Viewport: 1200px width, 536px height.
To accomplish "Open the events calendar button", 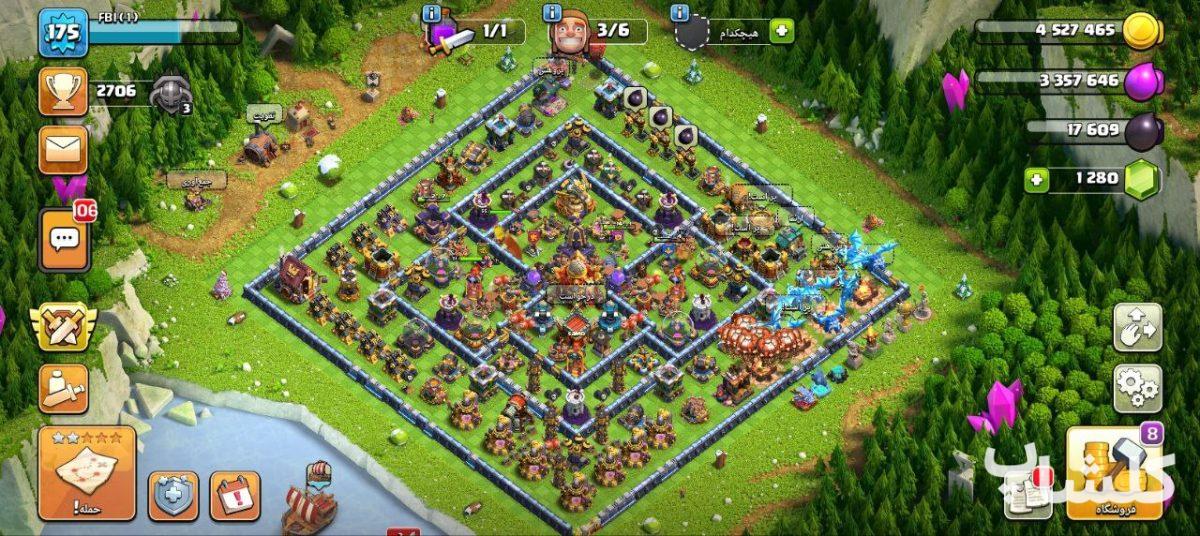I will tap(235, 495).
